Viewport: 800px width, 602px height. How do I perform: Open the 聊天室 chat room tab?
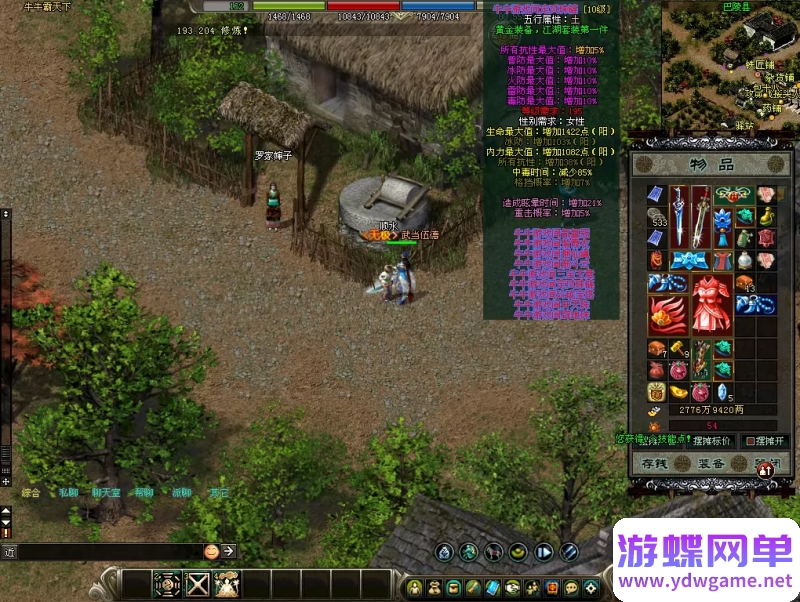[x=105, y=493]
